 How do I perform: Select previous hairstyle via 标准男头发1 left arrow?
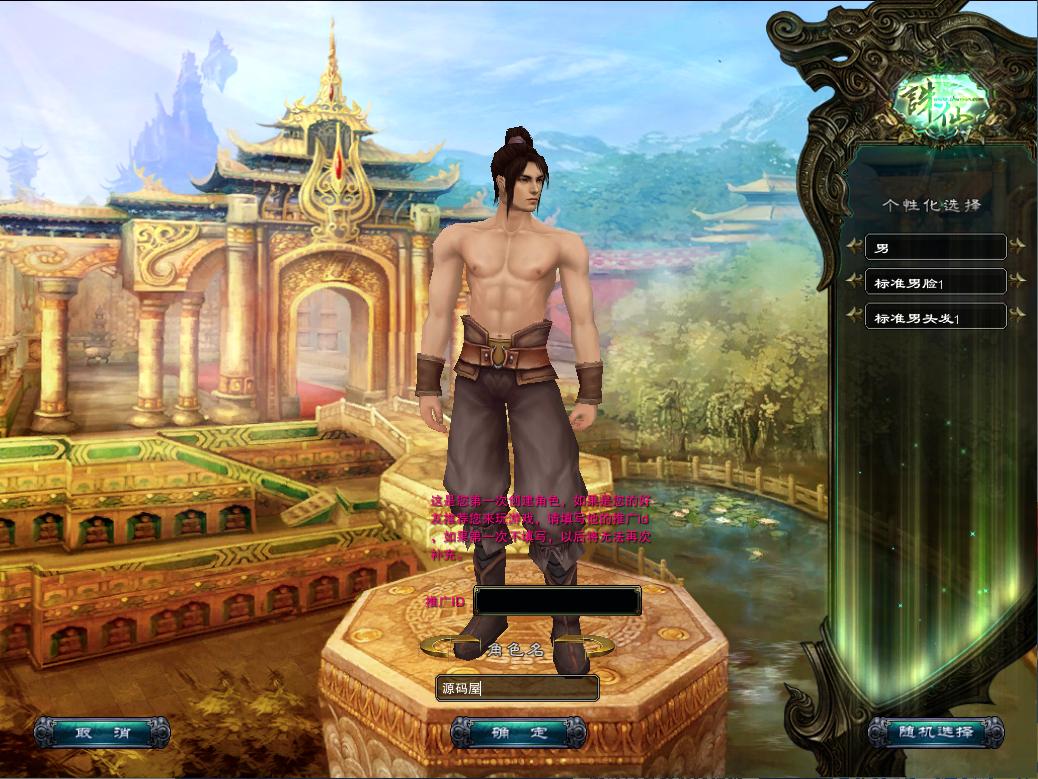click(853, 316)
